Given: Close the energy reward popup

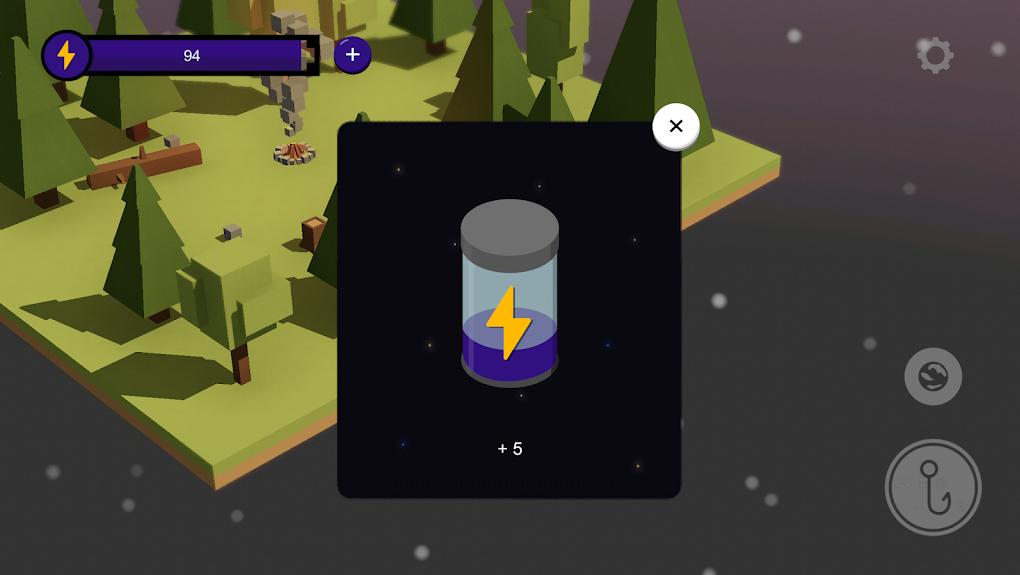Looking at the screenshot, I should [x=676, y=127].
